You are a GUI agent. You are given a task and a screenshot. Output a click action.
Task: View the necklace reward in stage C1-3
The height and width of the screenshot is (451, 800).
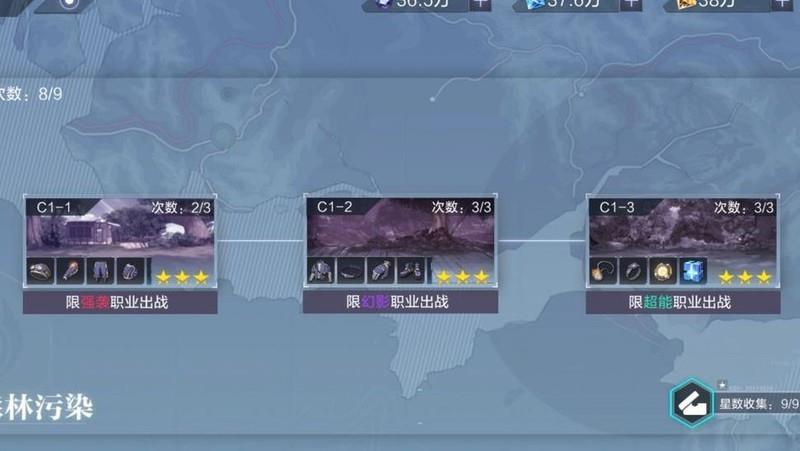point(605,271)
